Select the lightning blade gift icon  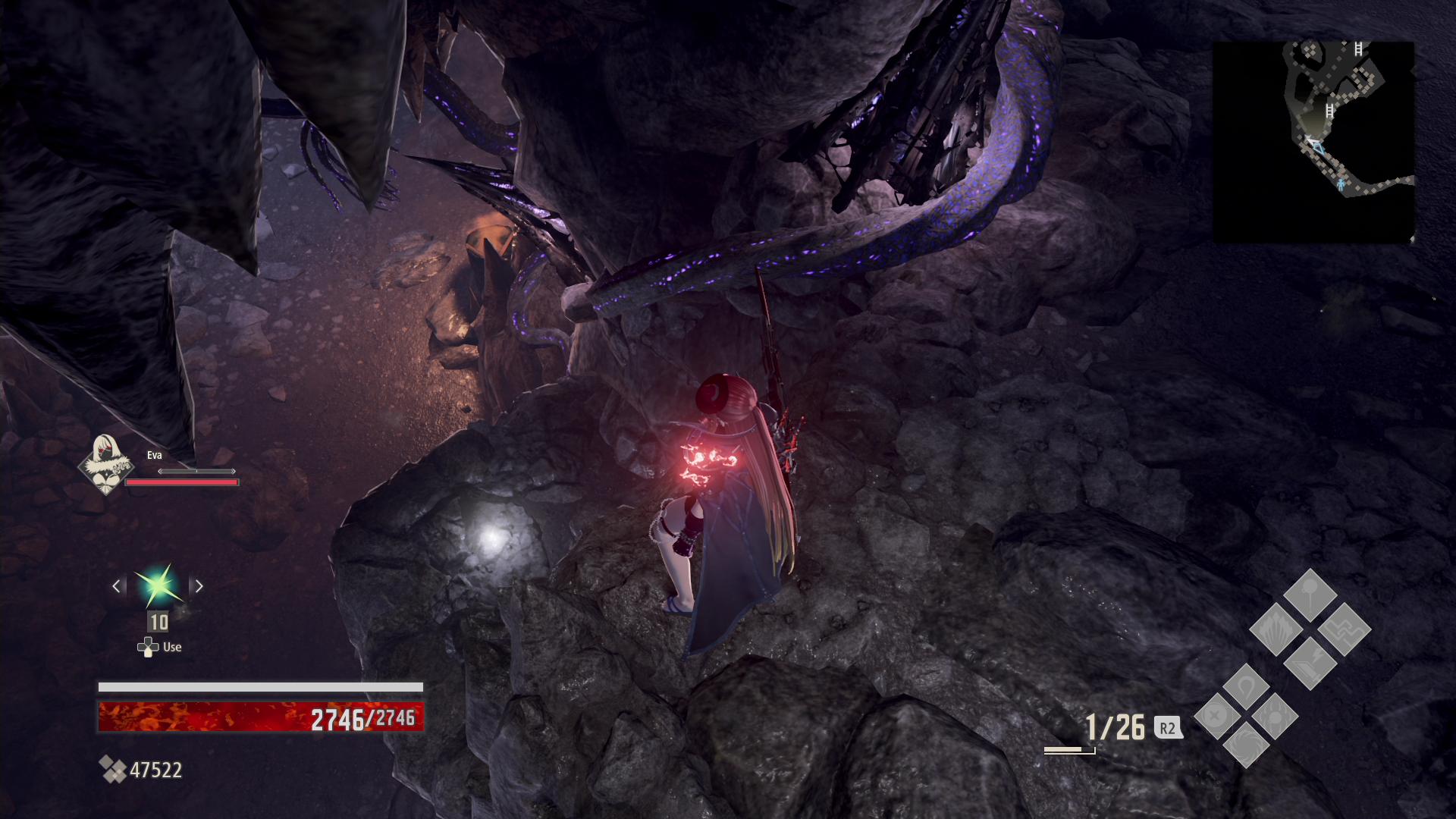pyautogui.click(x=1312, y=664)
